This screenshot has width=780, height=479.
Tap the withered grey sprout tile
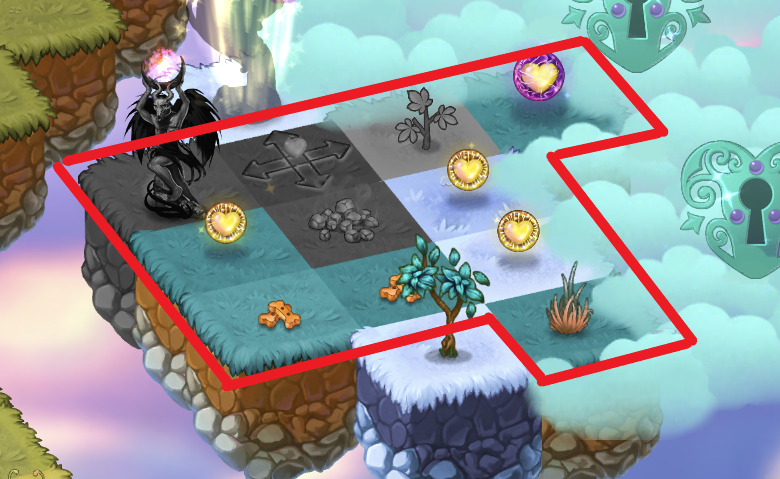pos(418,120)
